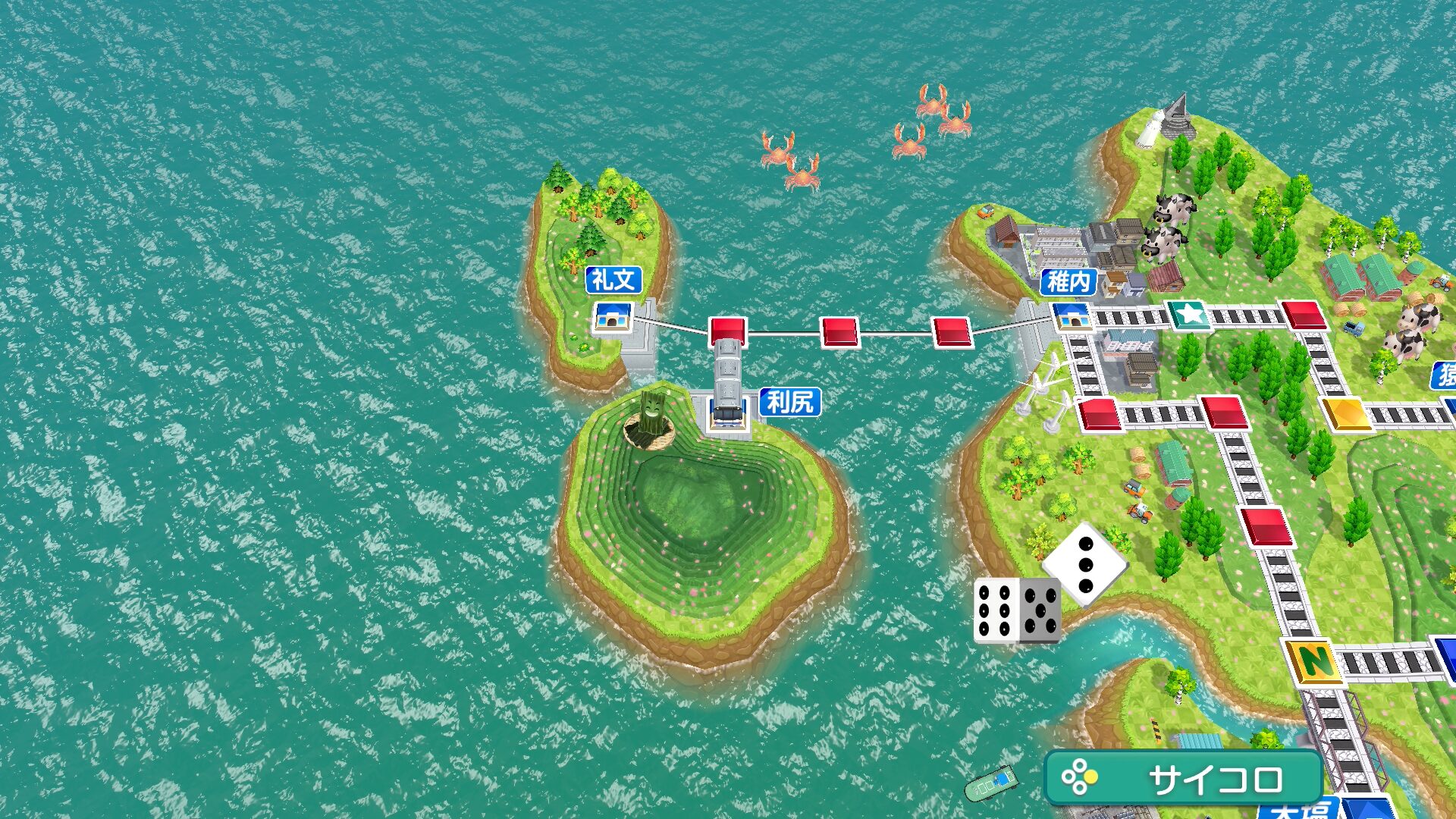The image size is (1456, 819).
Task: Click the 稚内 station name label
Action: [1068, 282]
